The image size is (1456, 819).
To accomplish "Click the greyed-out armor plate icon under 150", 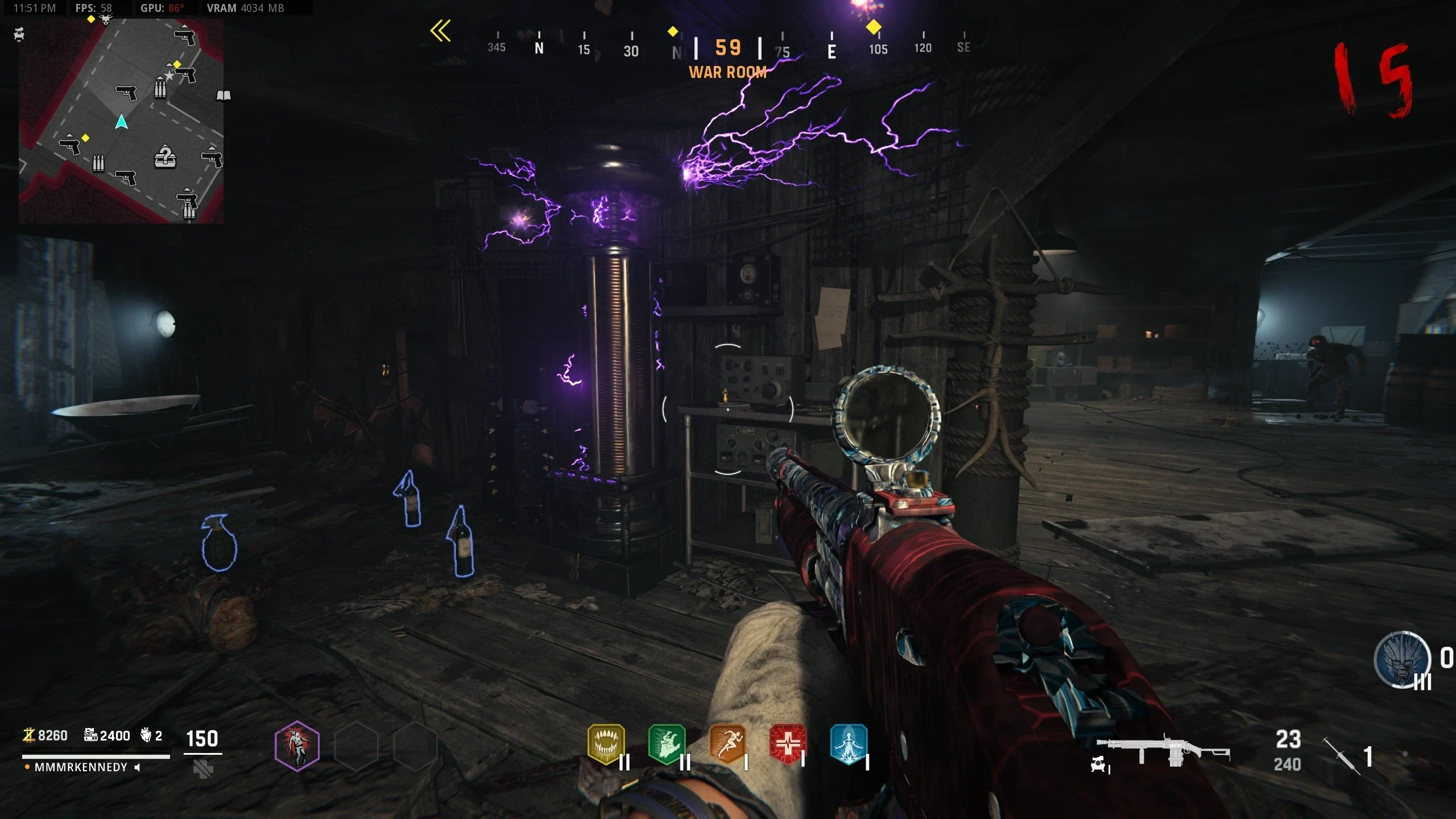I will [x=202, y=769].
